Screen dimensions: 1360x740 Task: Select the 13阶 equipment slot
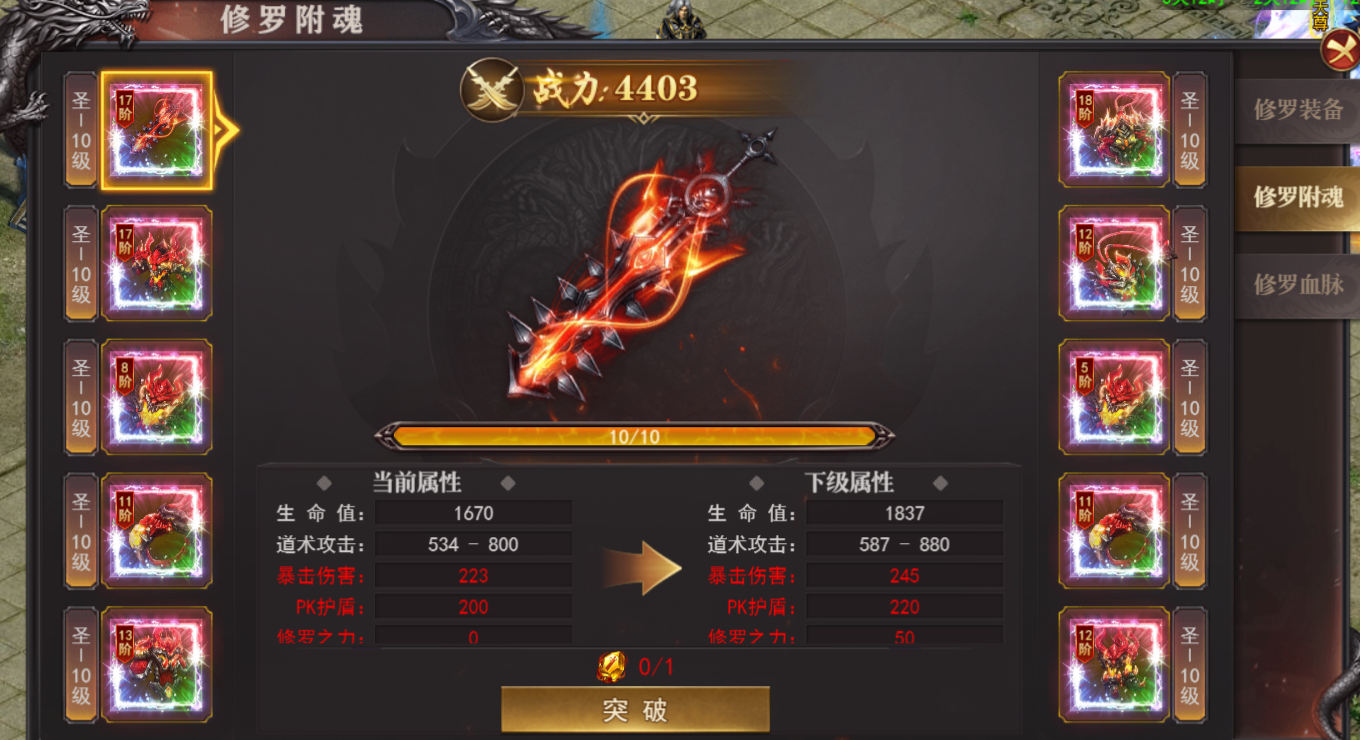pyautogui.click(x=156, y=664)
